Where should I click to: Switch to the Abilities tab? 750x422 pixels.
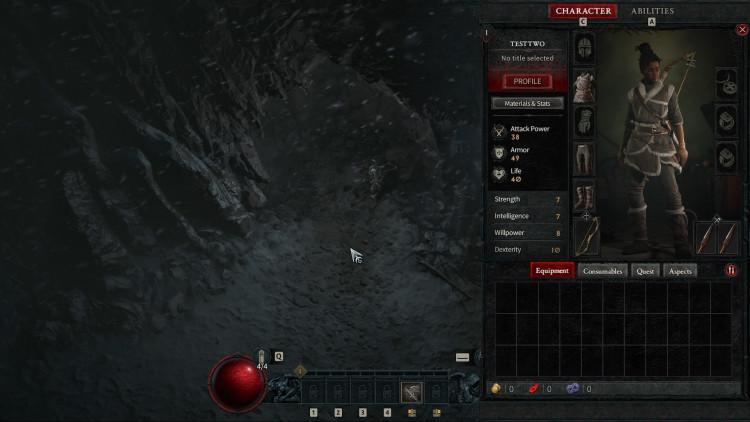click(652, 11)
